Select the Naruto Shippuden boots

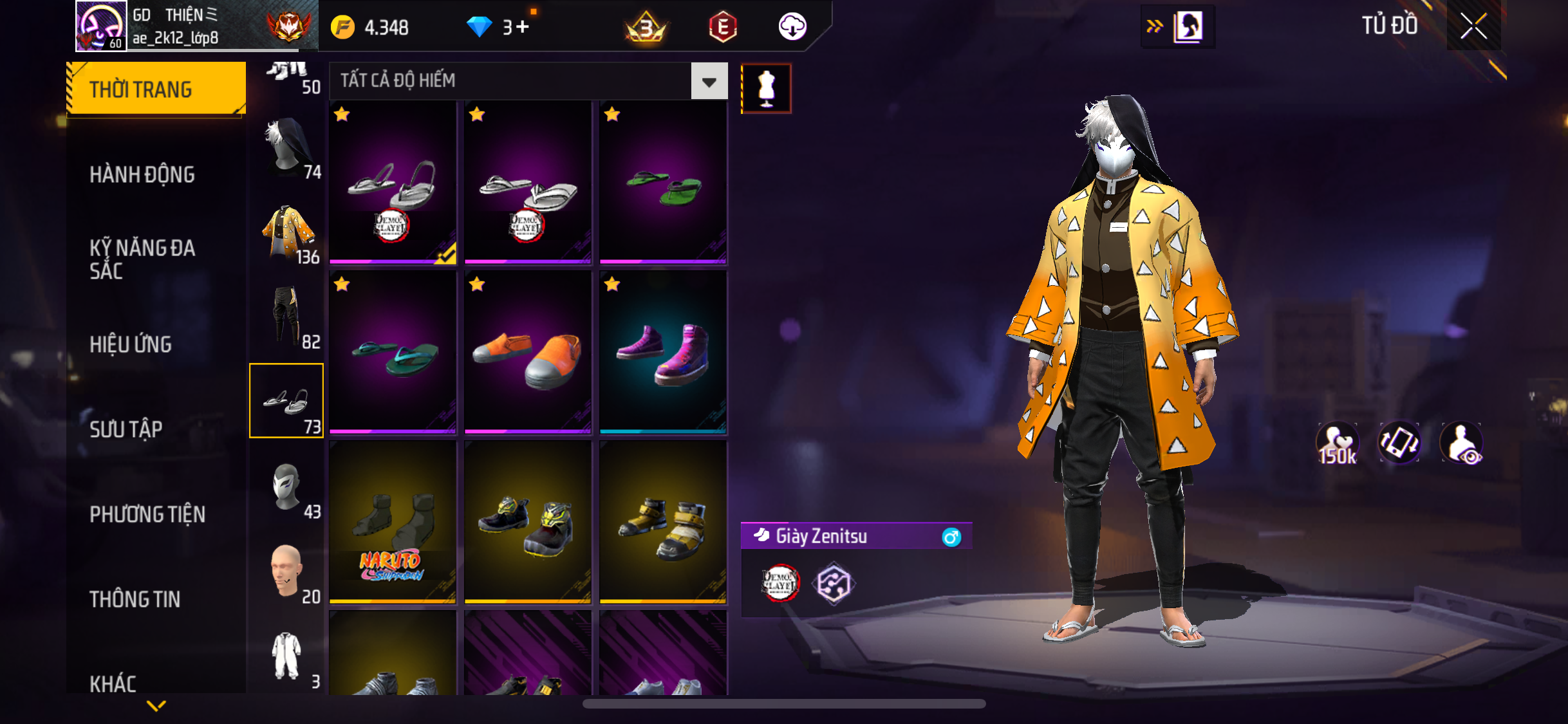[x=393, y=522]
